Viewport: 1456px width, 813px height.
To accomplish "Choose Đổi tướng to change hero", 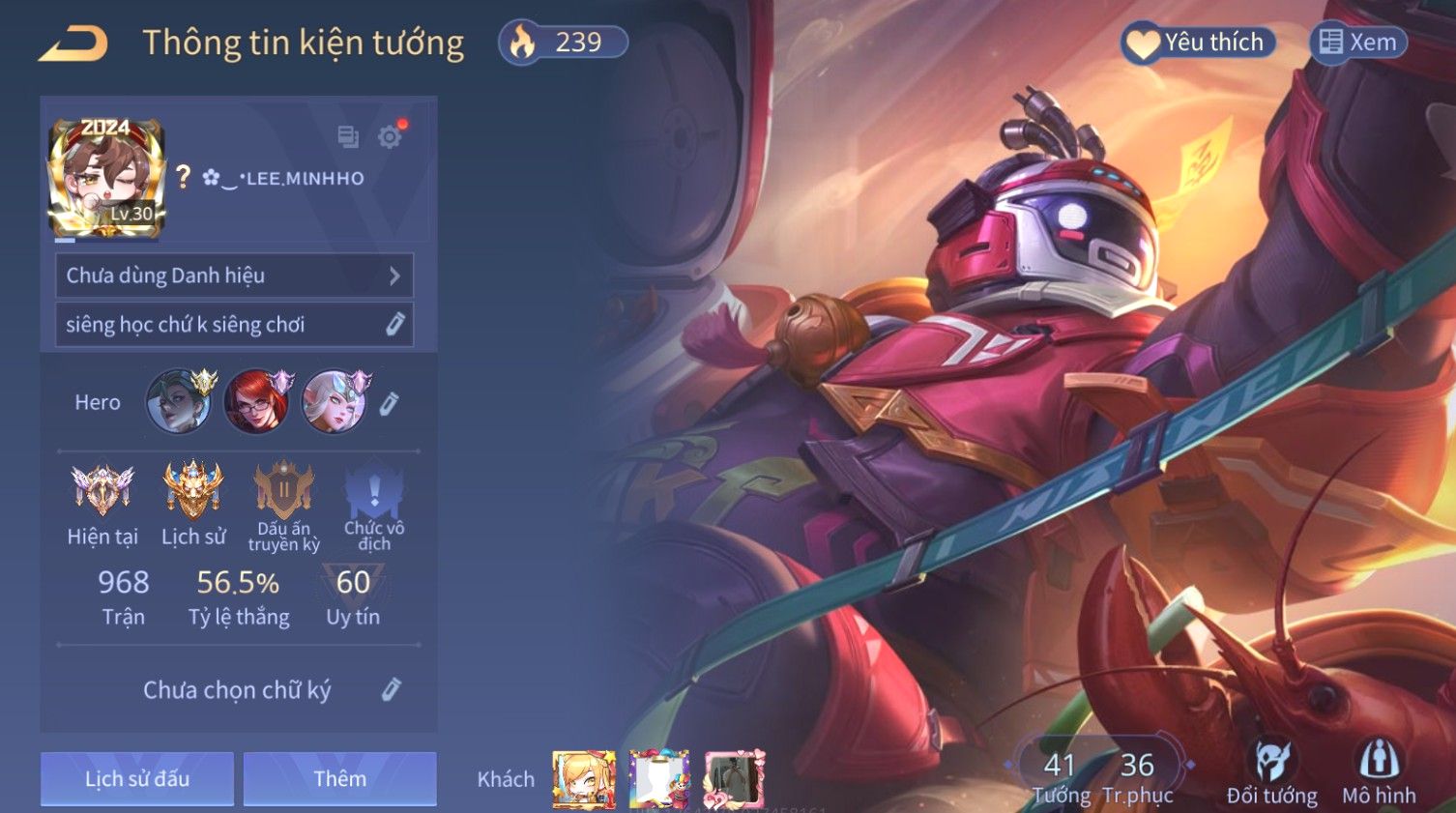I will (x=1271, y=771).
